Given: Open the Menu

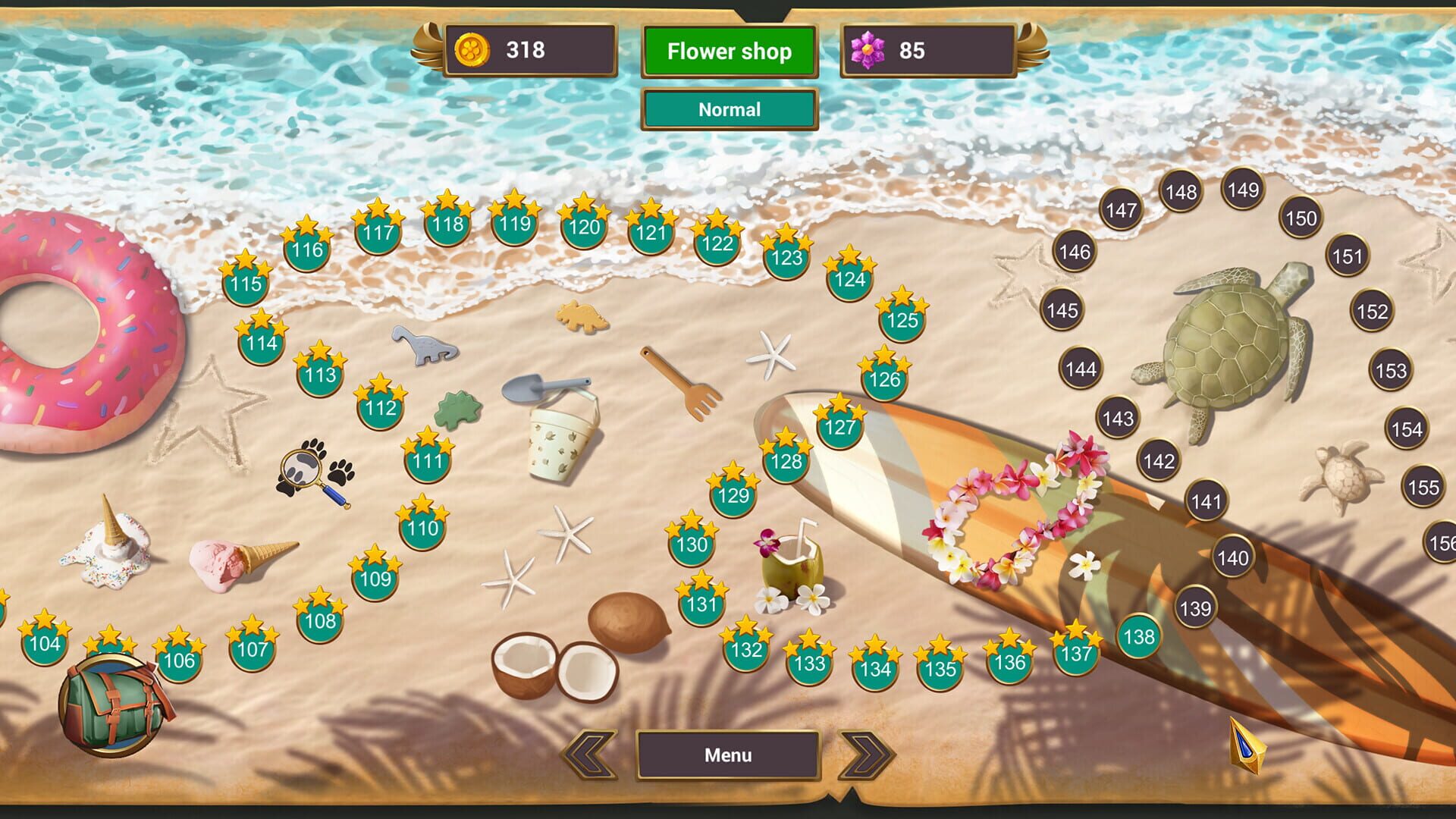Looking at the screenshot, I should (729, 755).
